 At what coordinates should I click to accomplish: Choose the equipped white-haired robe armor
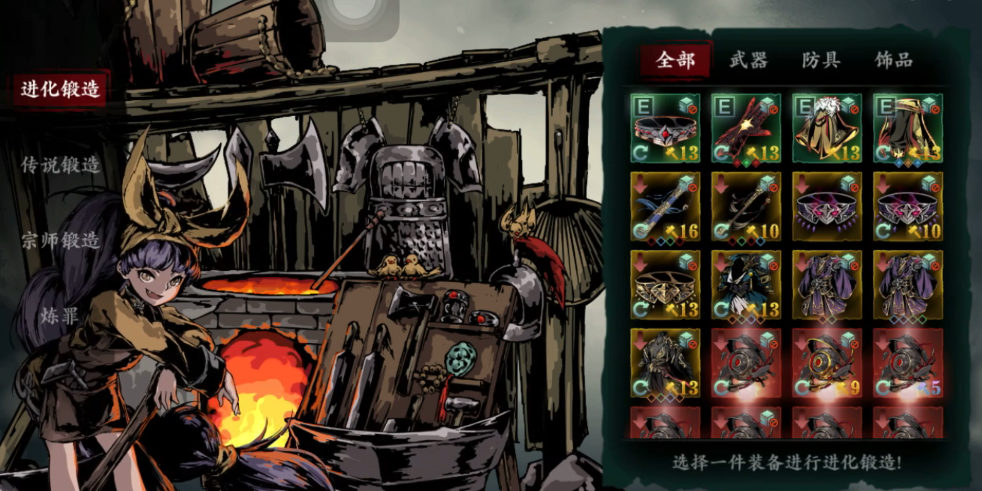(827, 128)
